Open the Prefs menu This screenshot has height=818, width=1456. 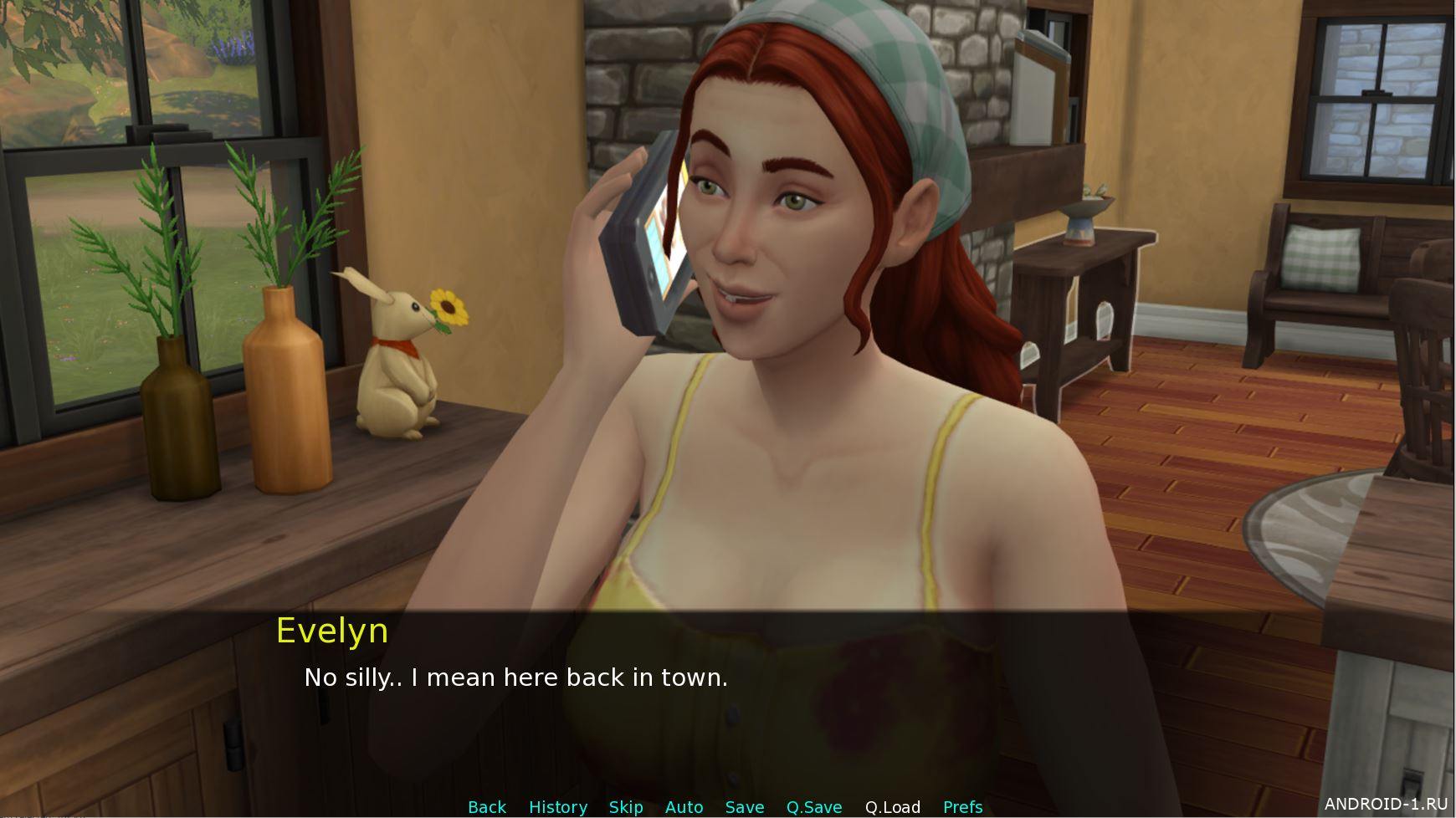click(x=962, y=807)
